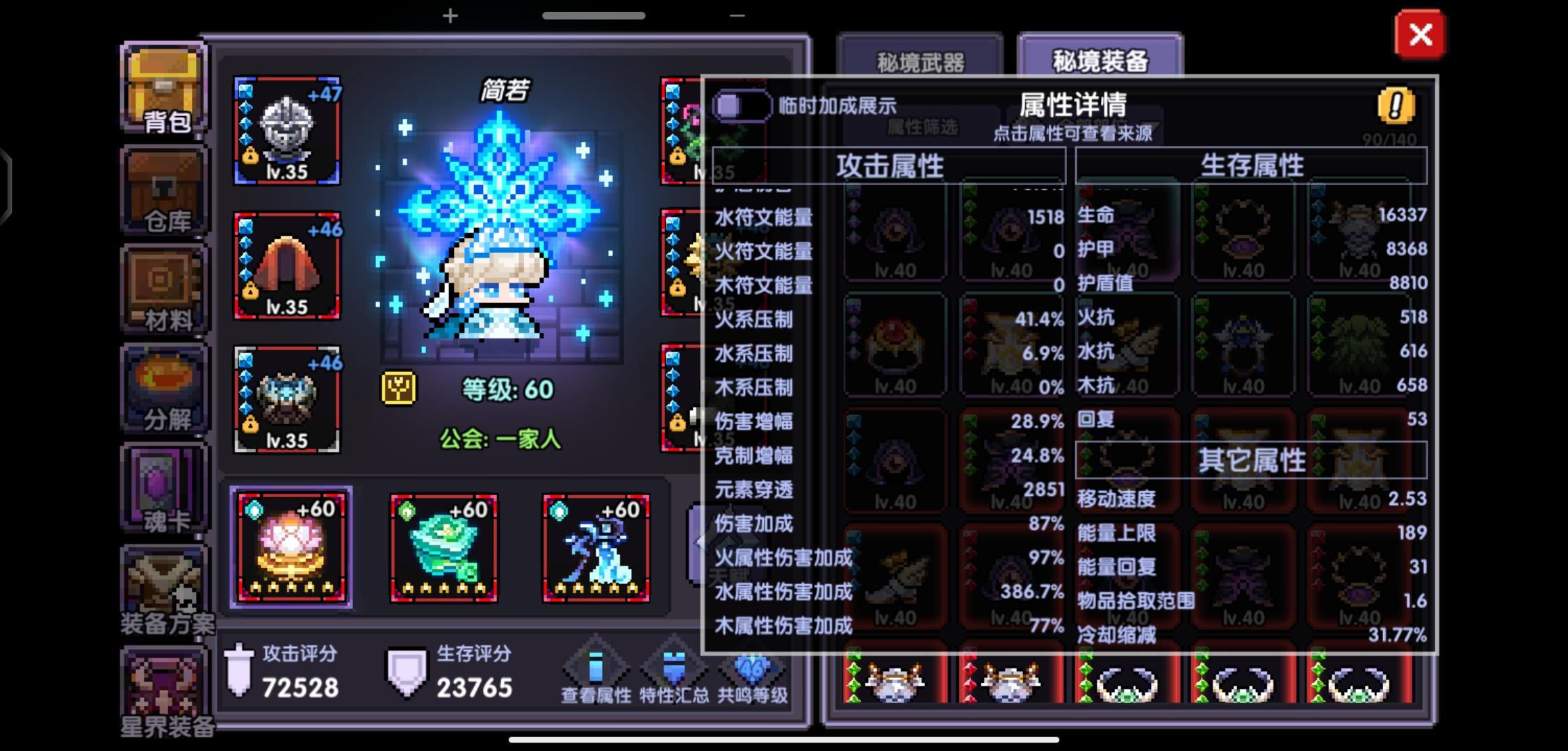Select the 材料 materials icon
This screenshot has width=1568, height=751.
(x=163, y=289)
